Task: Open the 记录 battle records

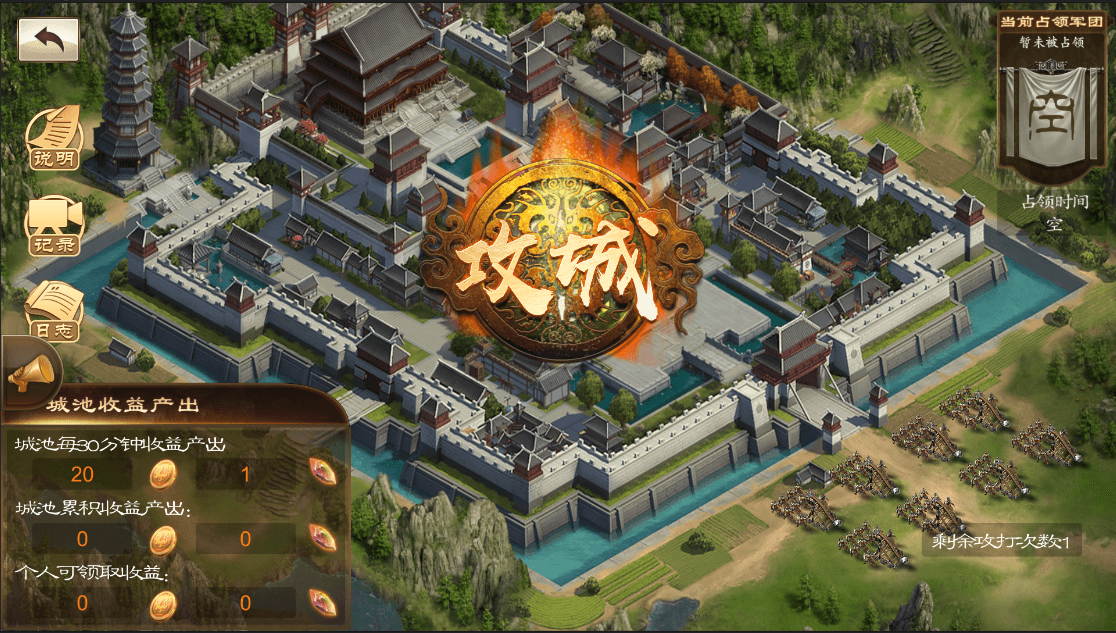Action: click(54, 226)
